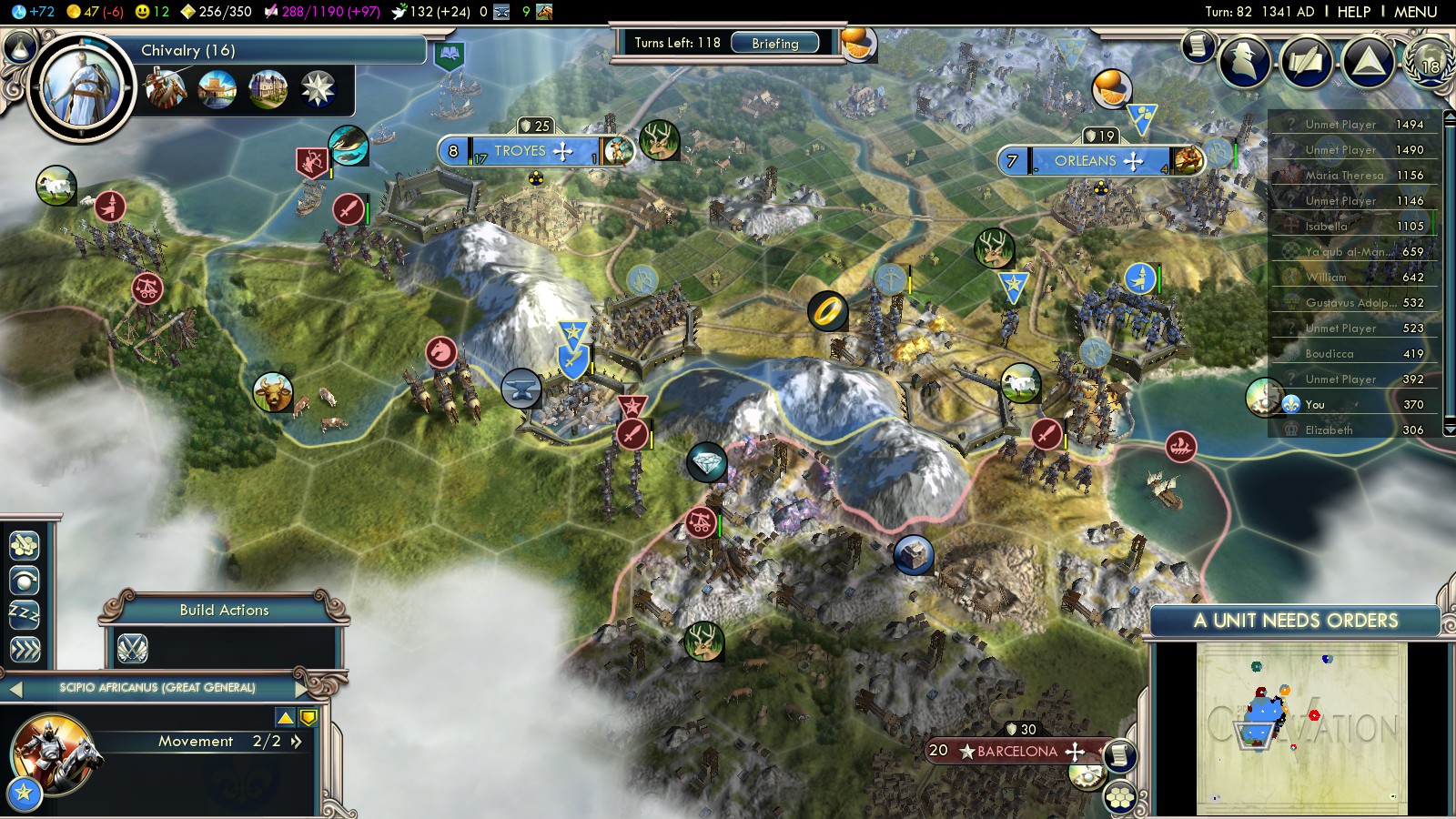Toggle the hex grid minimap option

1120,797
